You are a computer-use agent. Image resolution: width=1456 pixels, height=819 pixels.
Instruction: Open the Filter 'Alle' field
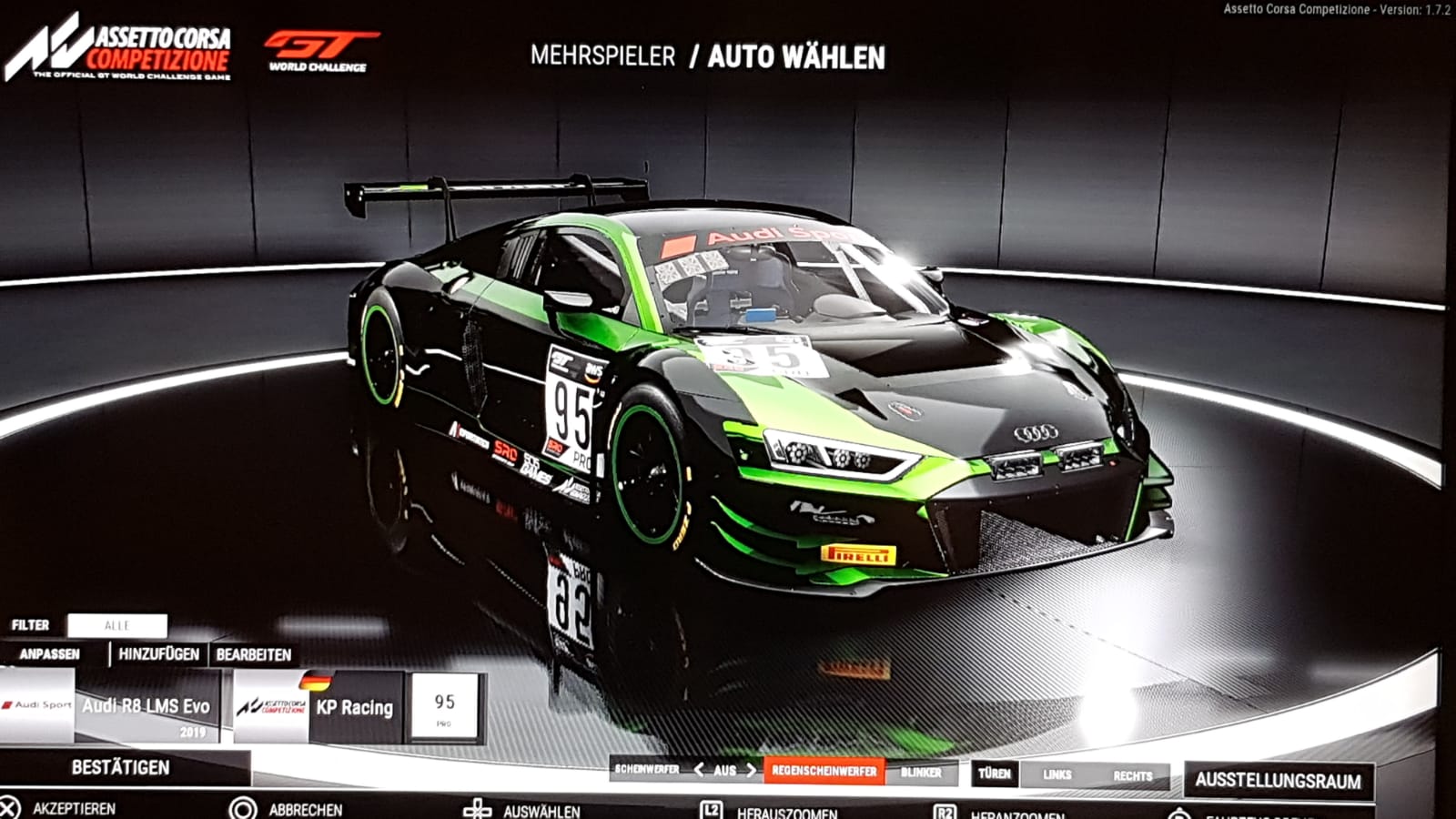click(x=117, y=625)
